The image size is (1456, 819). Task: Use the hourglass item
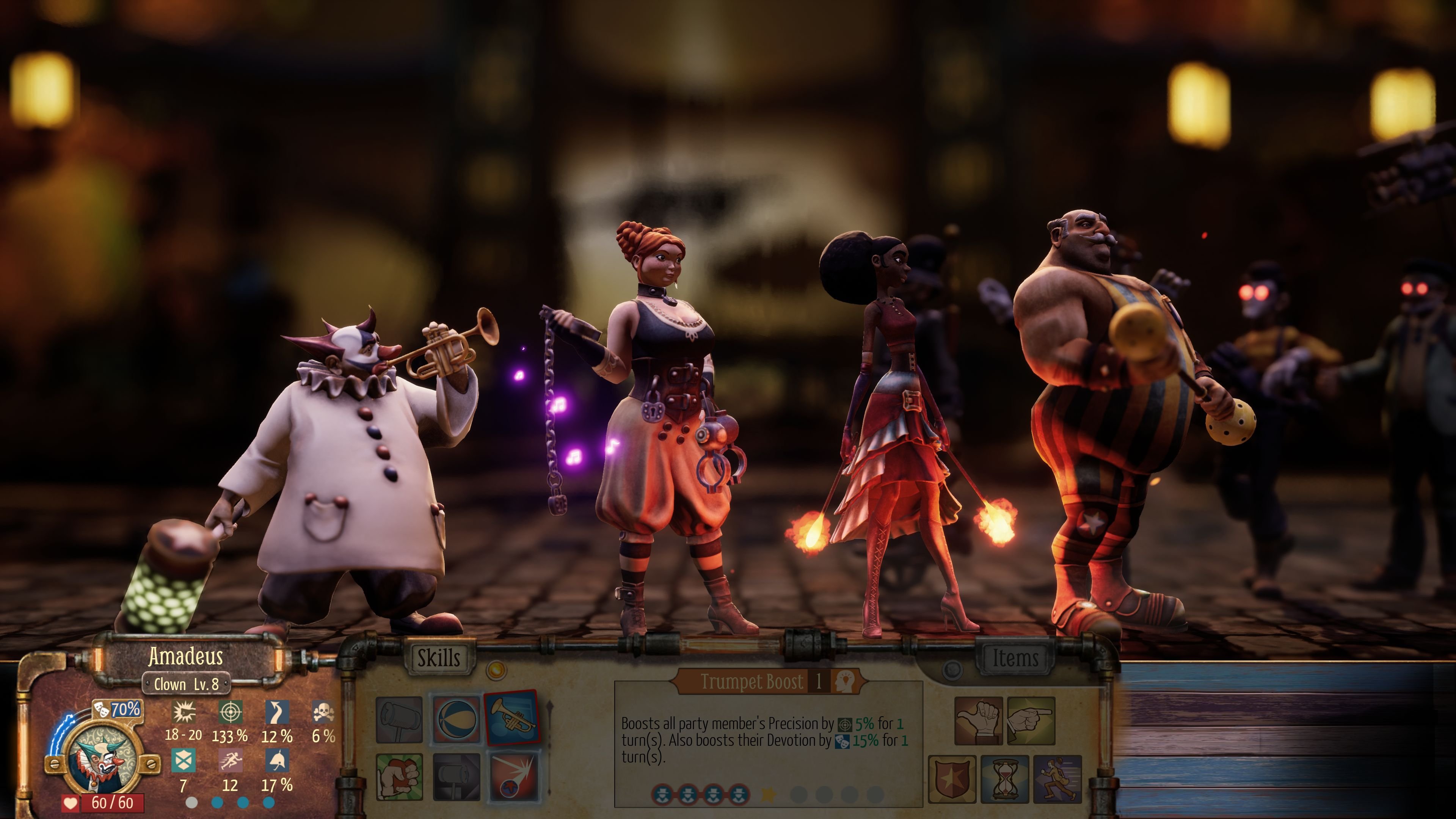pyautogui.click(x=1005, y=781)
